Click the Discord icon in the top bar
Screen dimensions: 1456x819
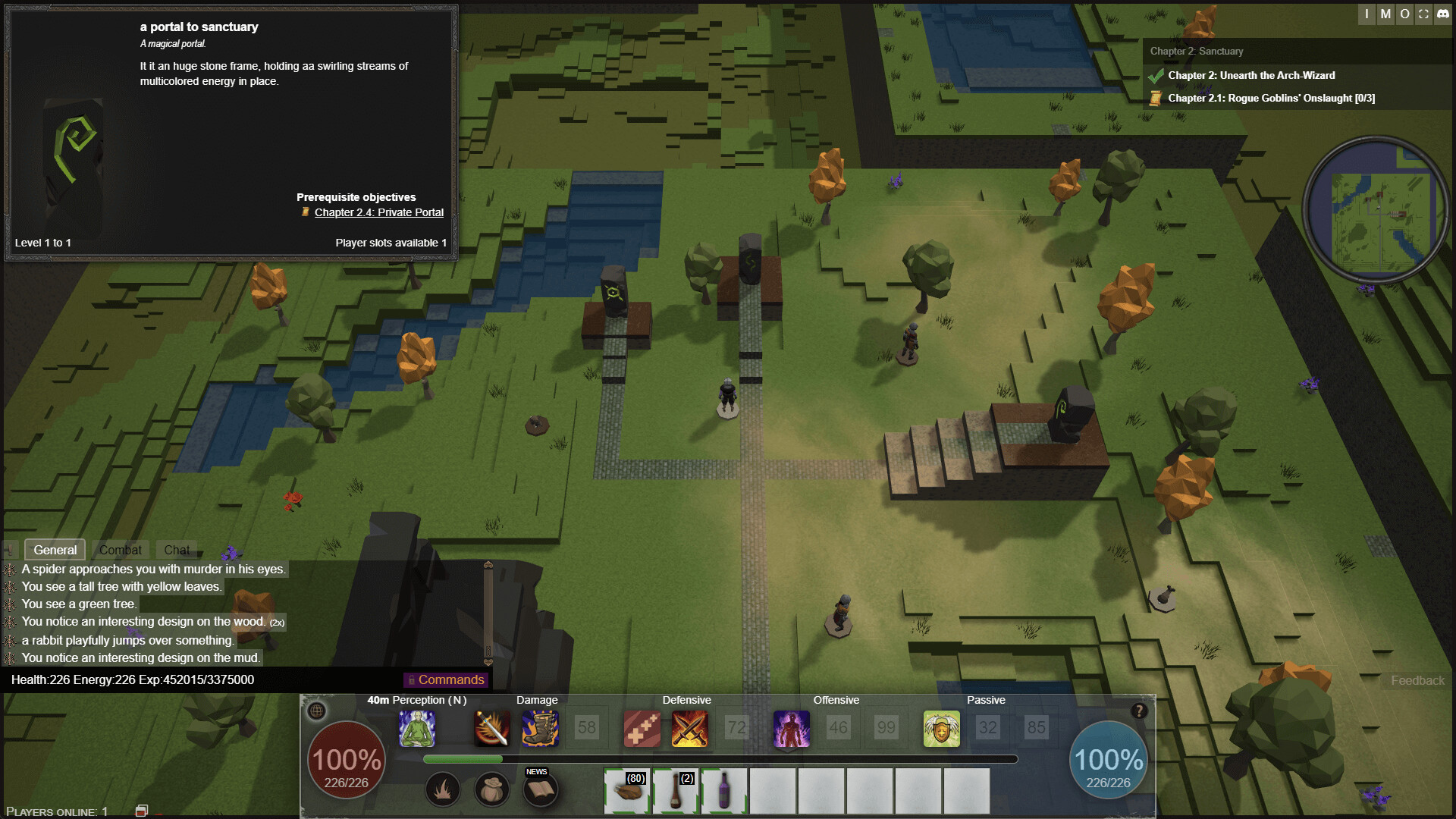(x=1442, y=14)
